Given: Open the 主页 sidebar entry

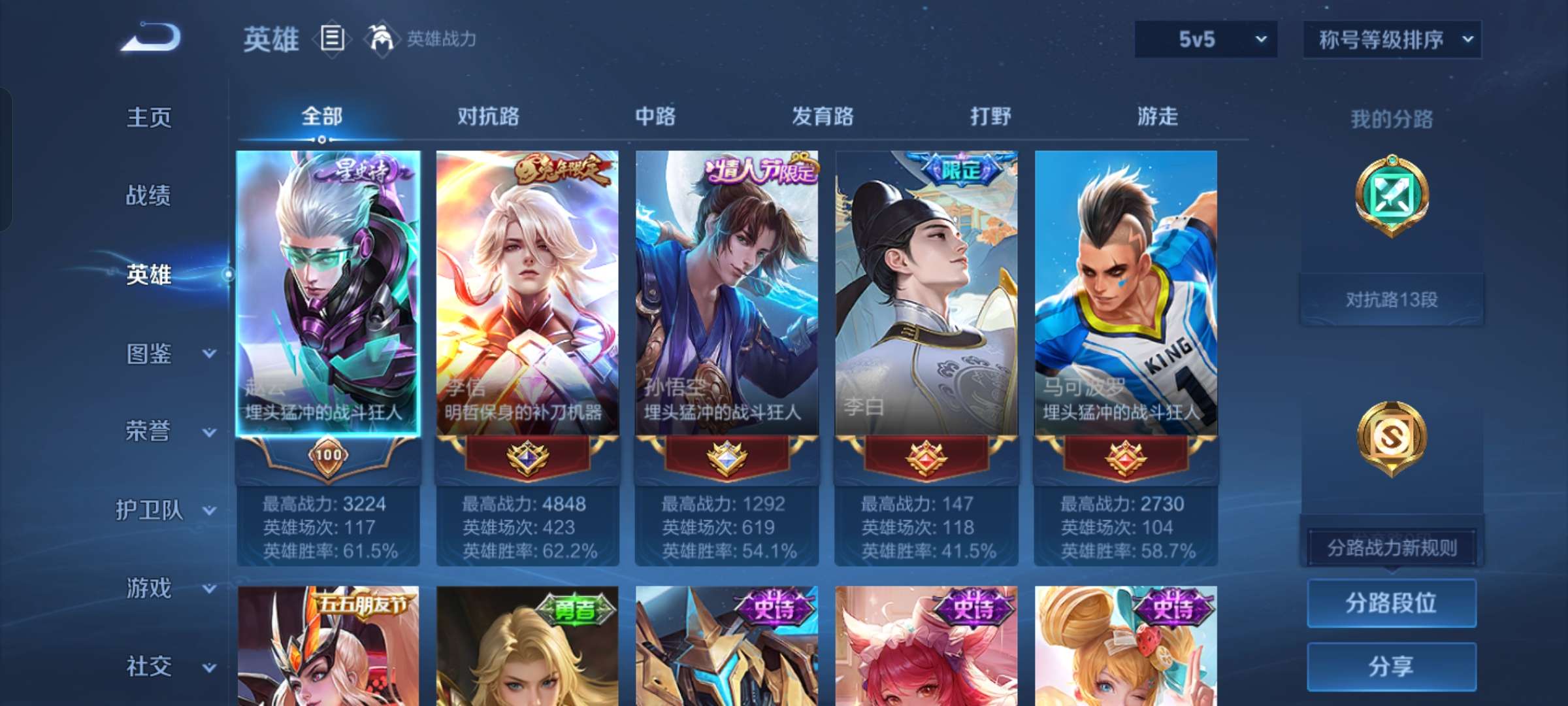Looking at the screenshot, I should tap(149, 118).
